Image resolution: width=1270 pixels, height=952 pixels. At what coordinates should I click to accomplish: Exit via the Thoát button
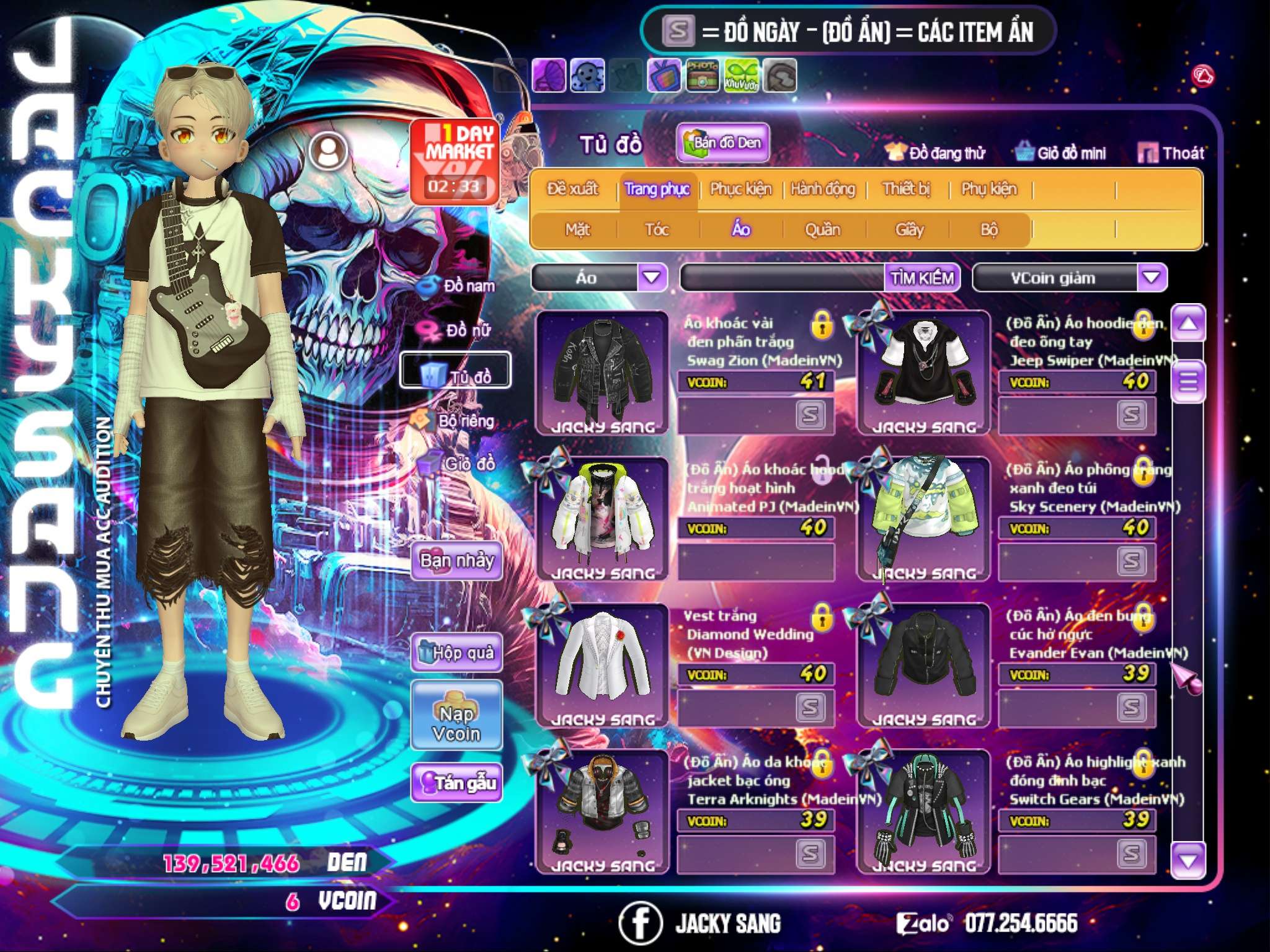click(x=1171, y=153)
